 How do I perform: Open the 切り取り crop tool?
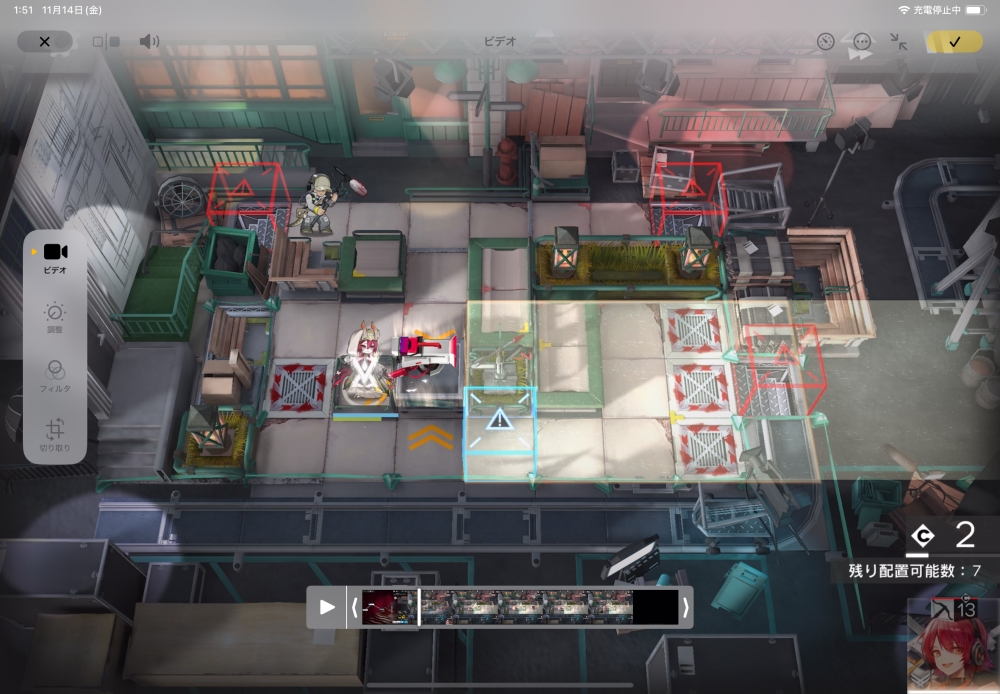[55, 434]
